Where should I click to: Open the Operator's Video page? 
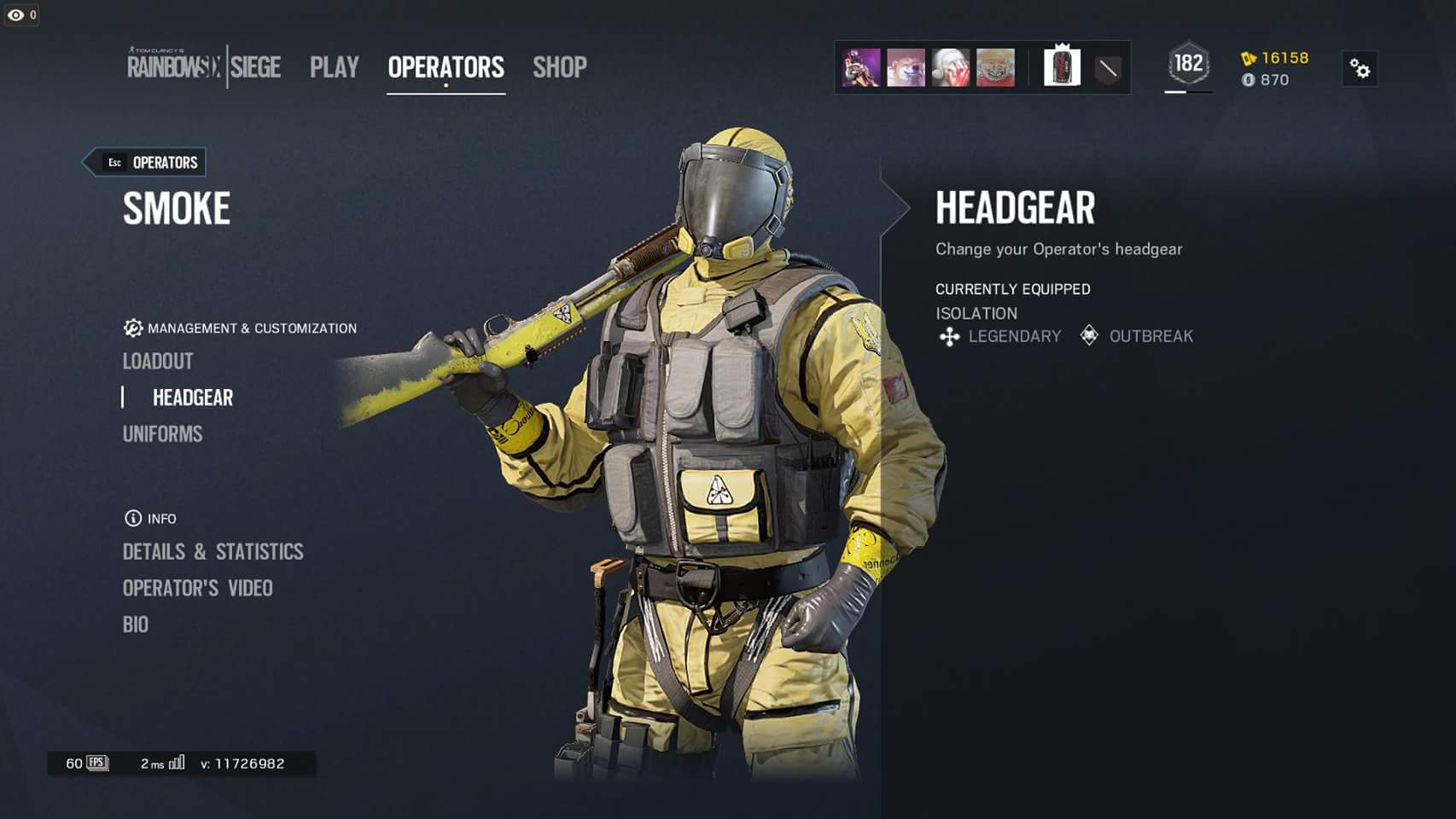click(x=197, y=588)
